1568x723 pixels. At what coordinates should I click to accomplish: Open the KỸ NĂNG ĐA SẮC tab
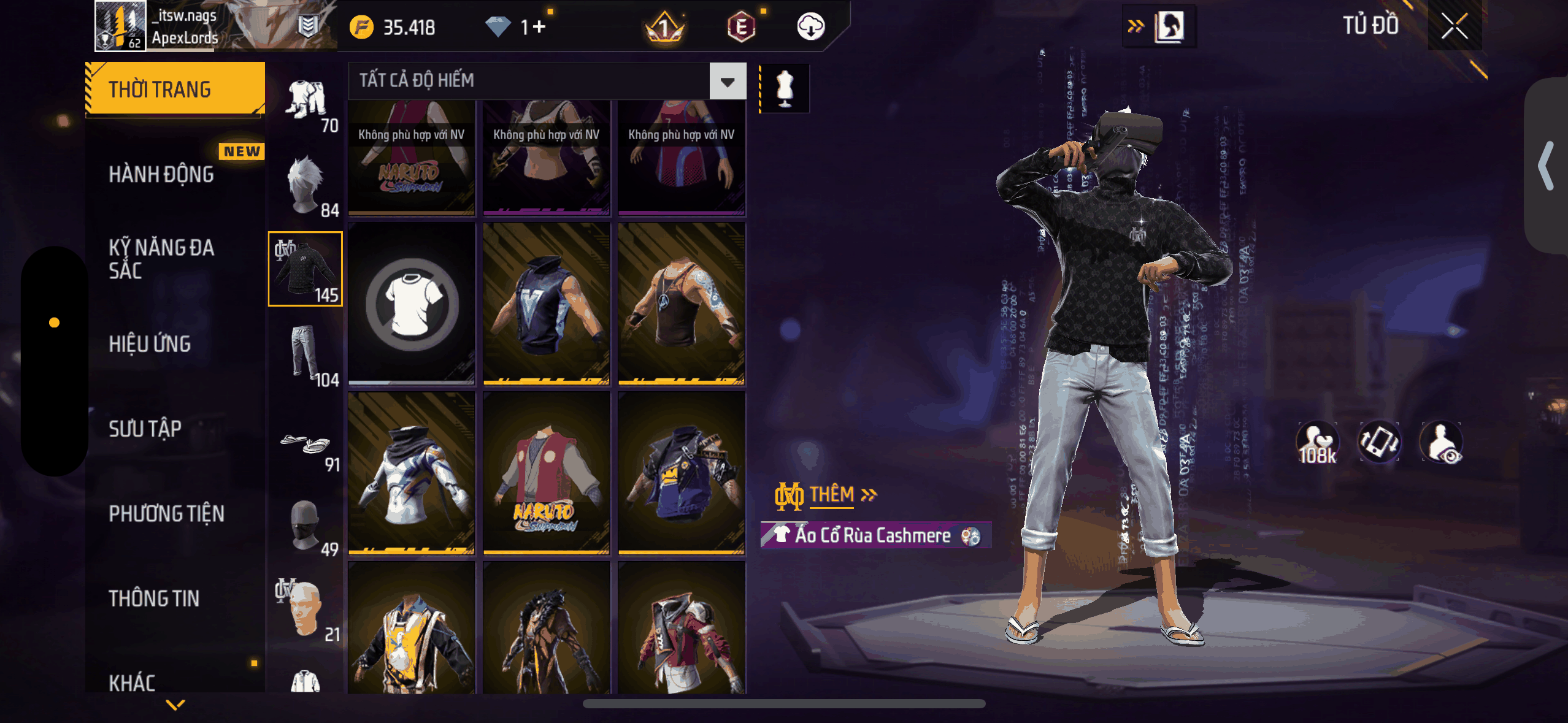pos(161,259)
